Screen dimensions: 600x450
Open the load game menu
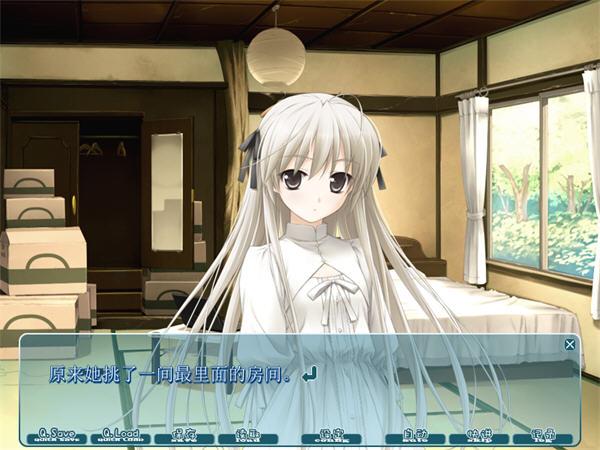pyautogui.click(x=248, y=435)
